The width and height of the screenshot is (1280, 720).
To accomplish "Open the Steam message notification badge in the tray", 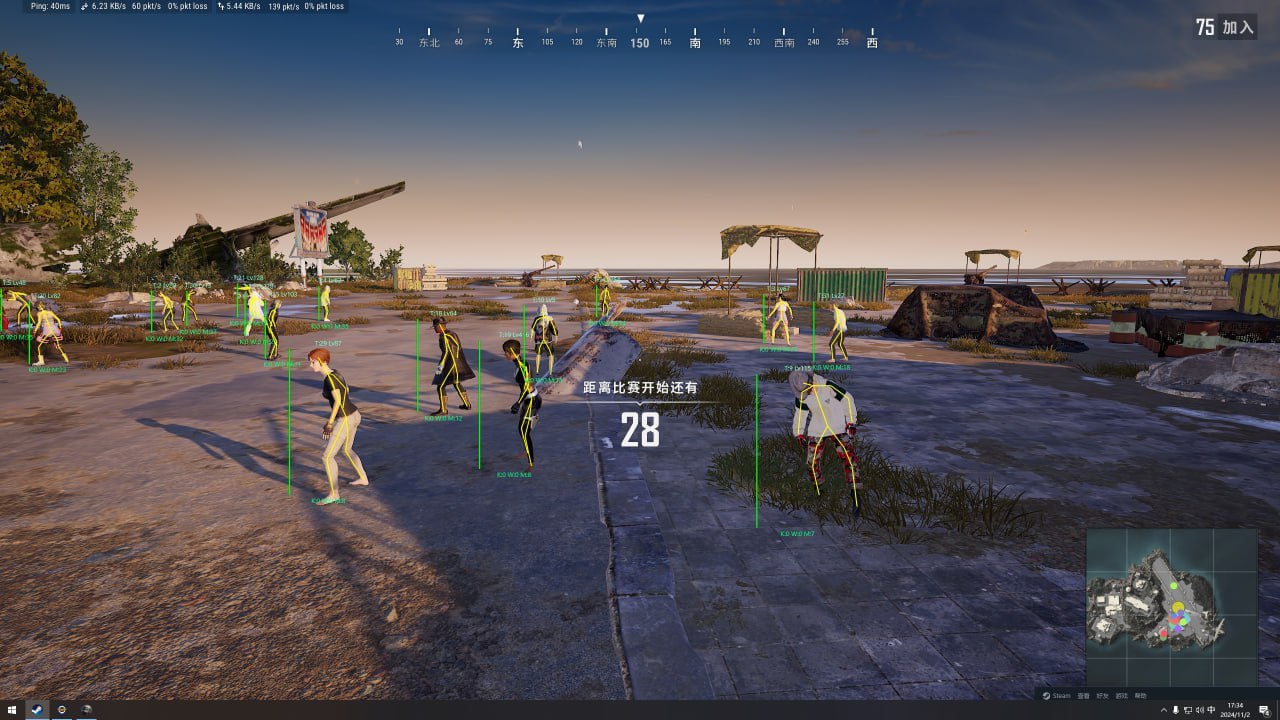I will 1264,711.
